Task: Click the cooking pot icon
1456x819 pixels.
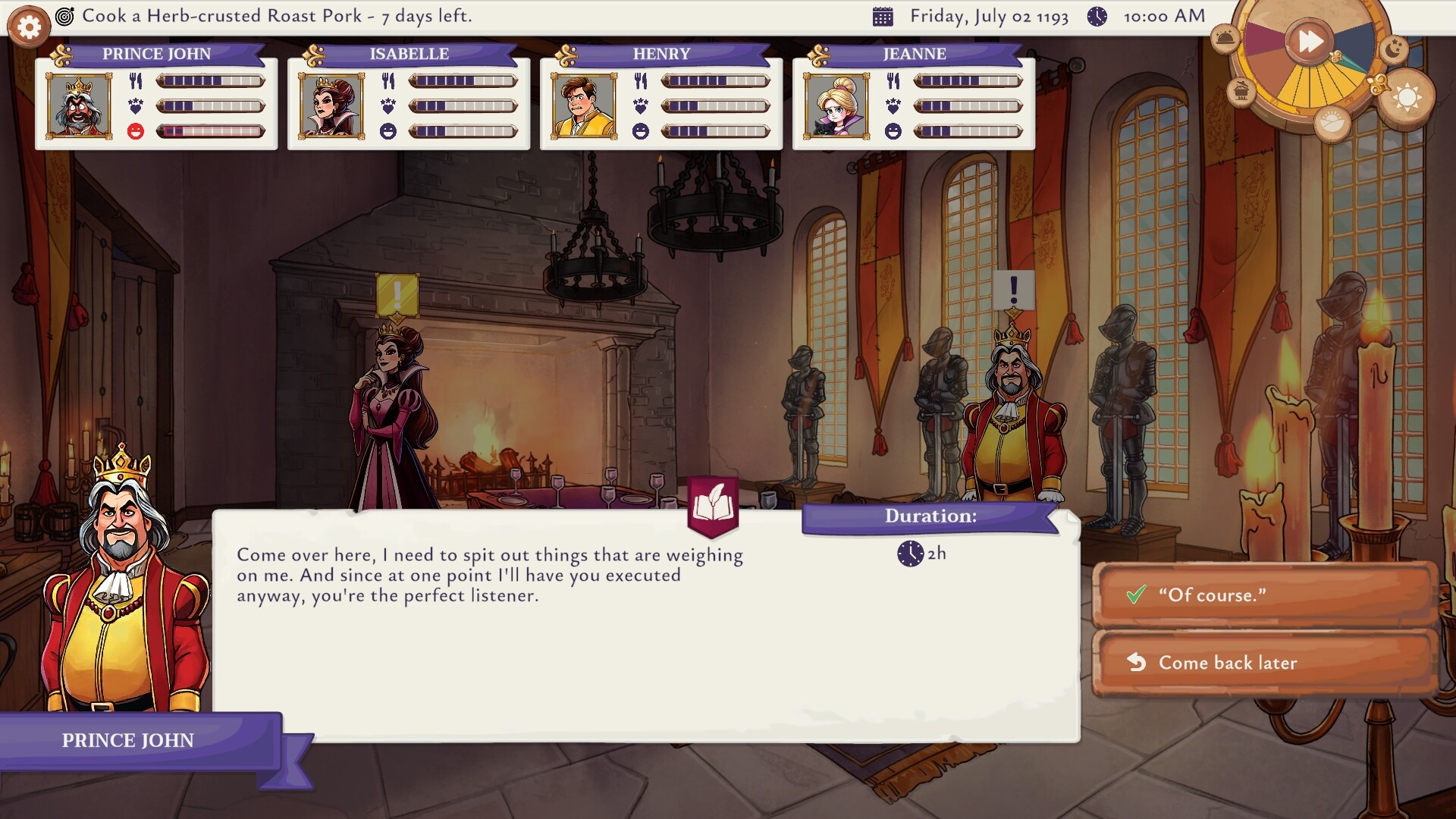Action: point(1241,92)
